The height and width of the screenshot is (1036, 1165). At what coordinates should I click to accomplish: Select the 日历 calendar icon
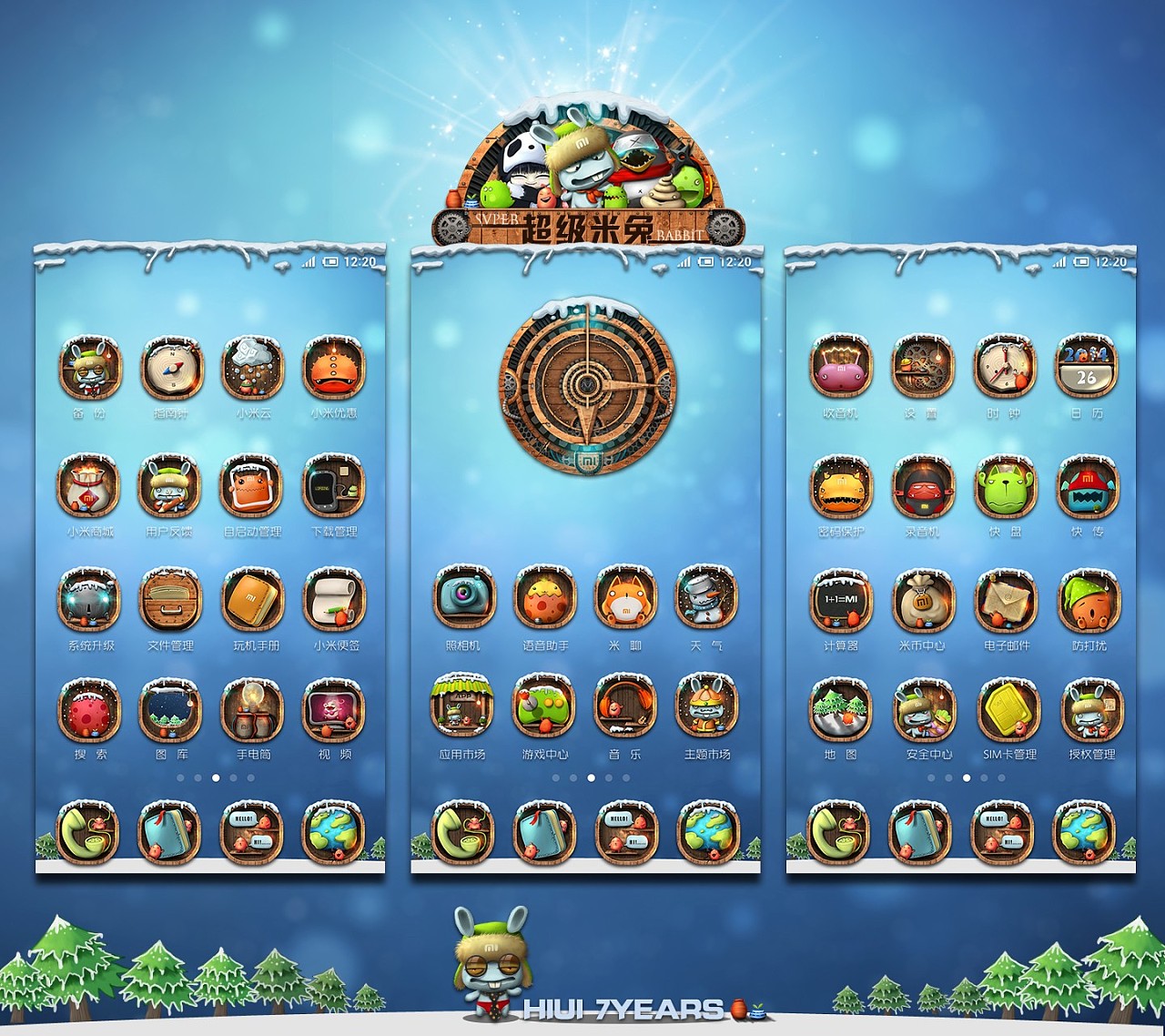pyautogui.click(x=1087, y=367)
